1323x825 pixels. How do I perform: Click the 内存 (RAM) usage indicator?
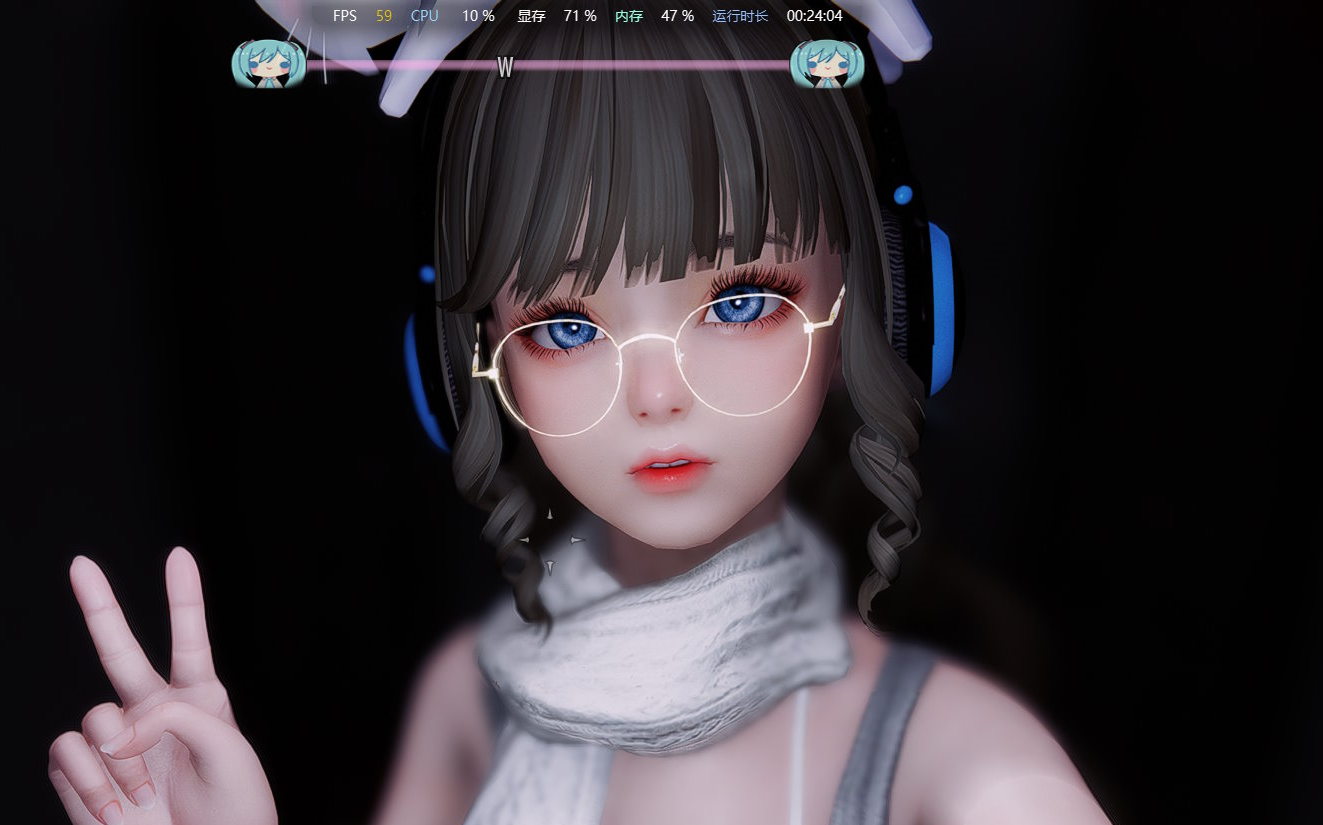[x=628, y=15]
